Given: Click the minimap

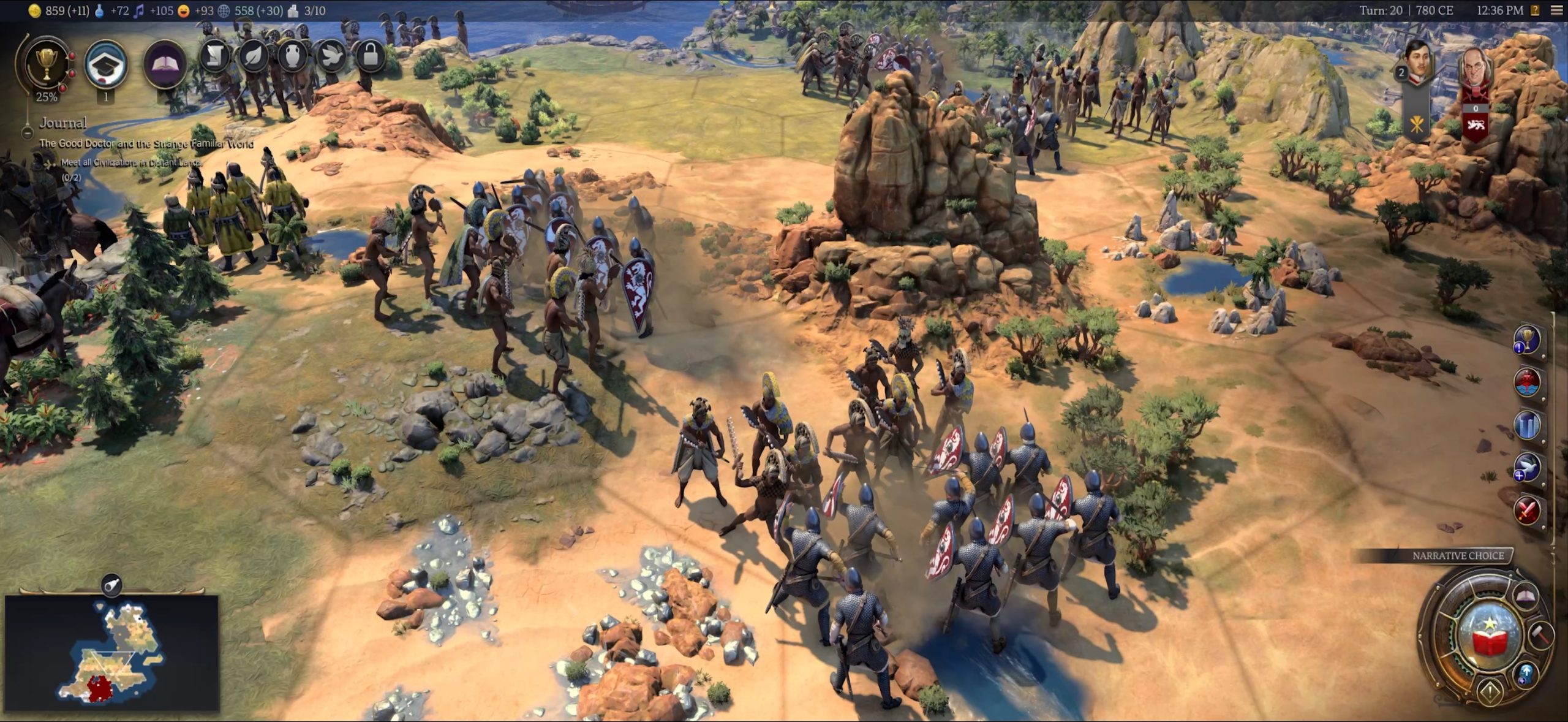Looking at the screenshot, I should (112, 652).
